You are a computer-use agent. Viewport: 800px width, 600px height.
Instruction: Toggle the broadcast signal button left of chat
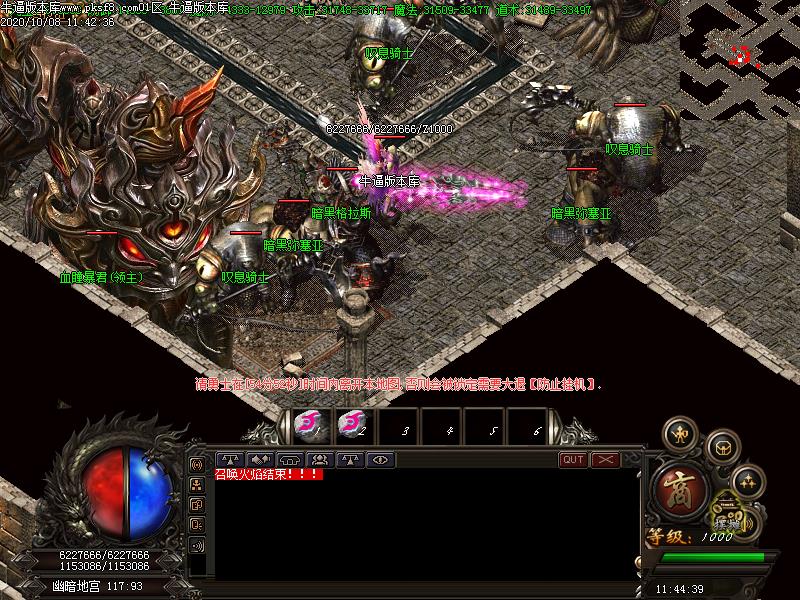pyautogui.click(x=197, y=465)
